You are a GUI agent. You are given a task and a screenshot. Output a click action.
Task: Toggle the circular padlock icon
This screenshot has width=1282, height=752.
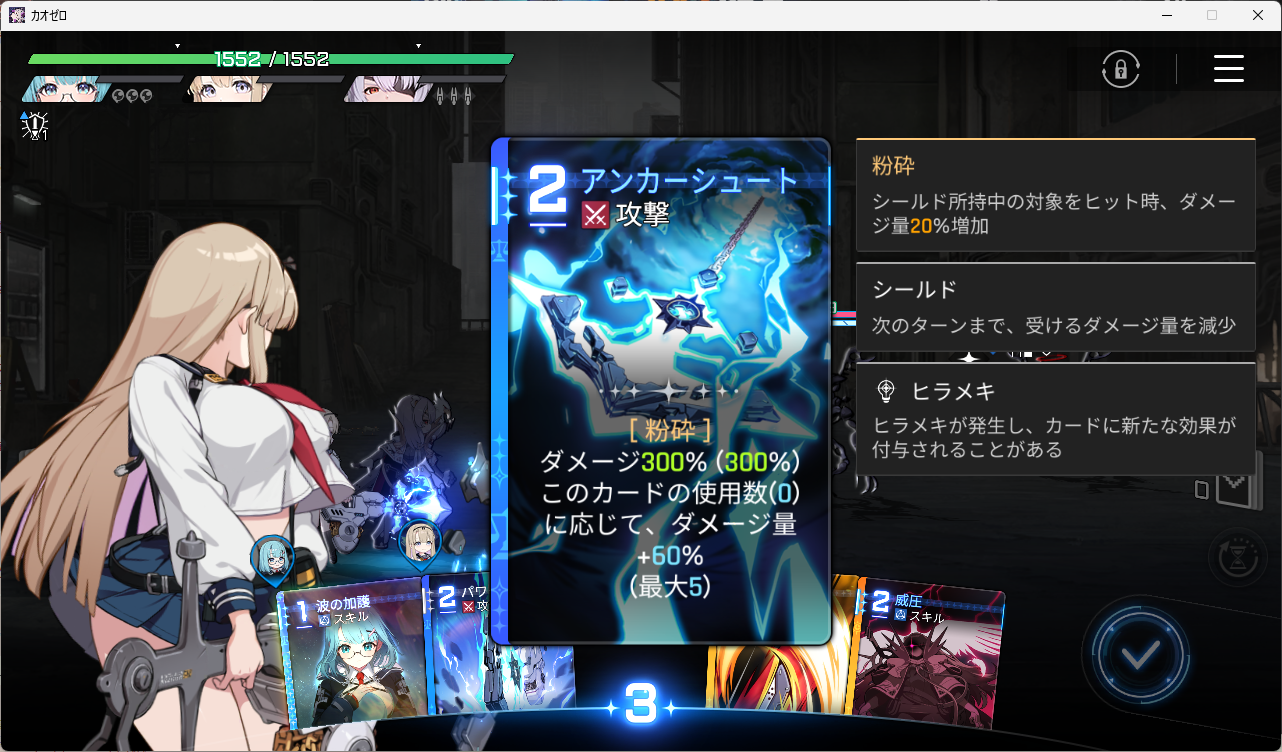(x=1121, y=69)
